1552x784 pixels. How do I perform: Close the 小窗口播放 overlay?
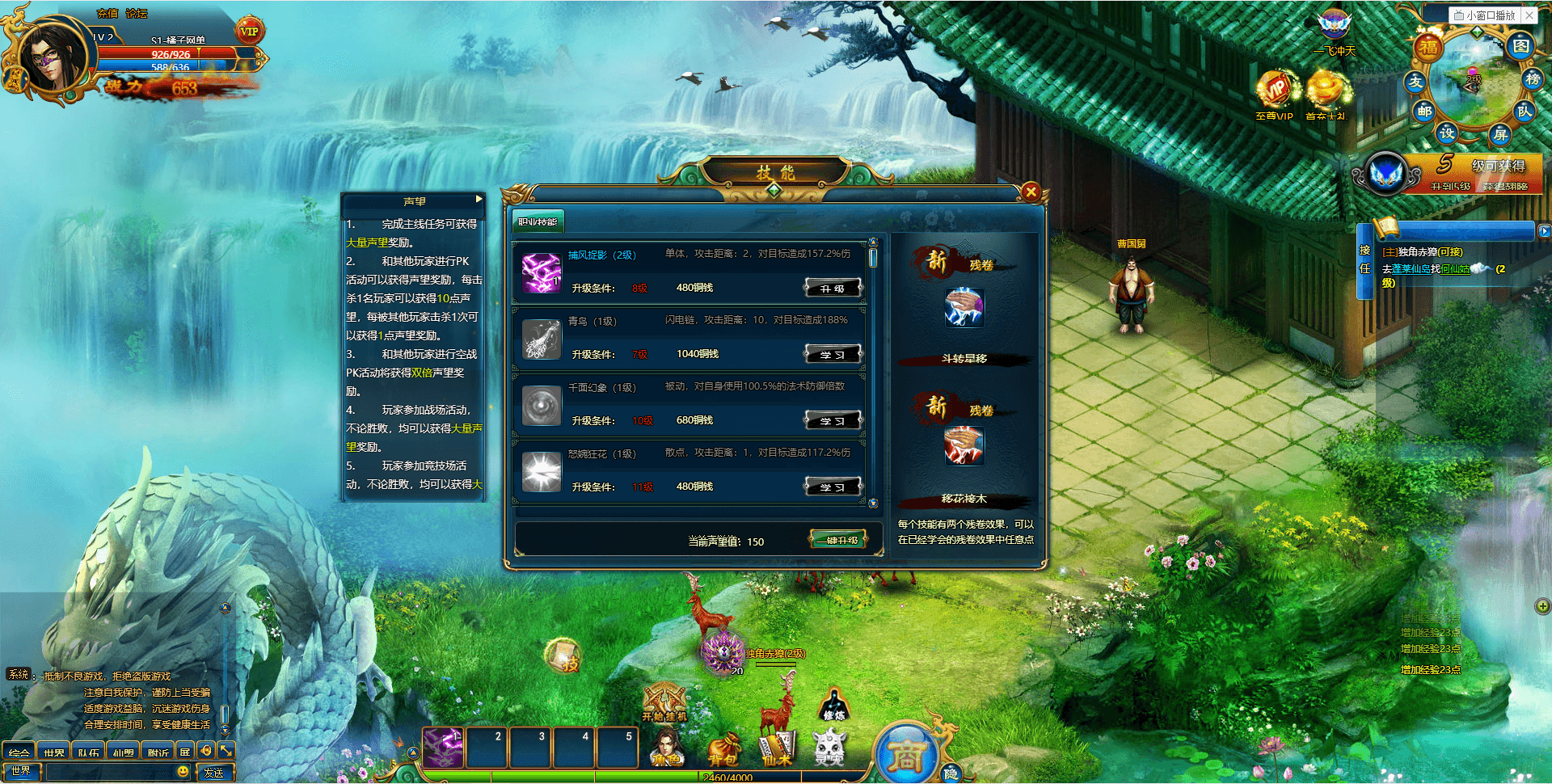pyautogui.click(x=1529, y=15)
